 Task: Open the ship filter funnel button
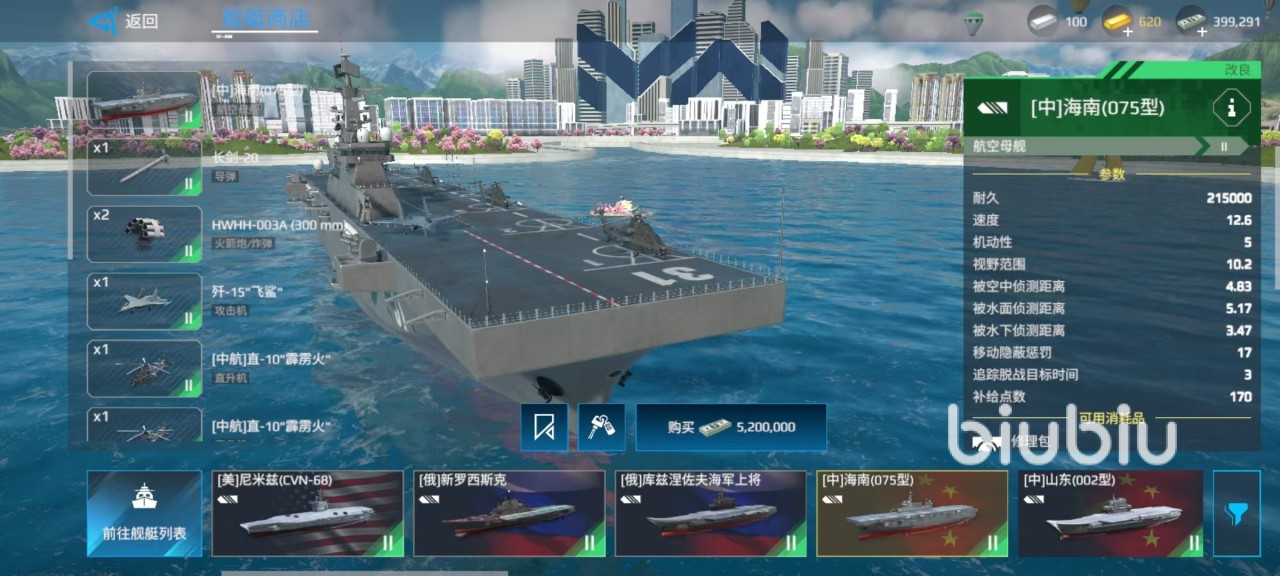(x=1236, y=513)
